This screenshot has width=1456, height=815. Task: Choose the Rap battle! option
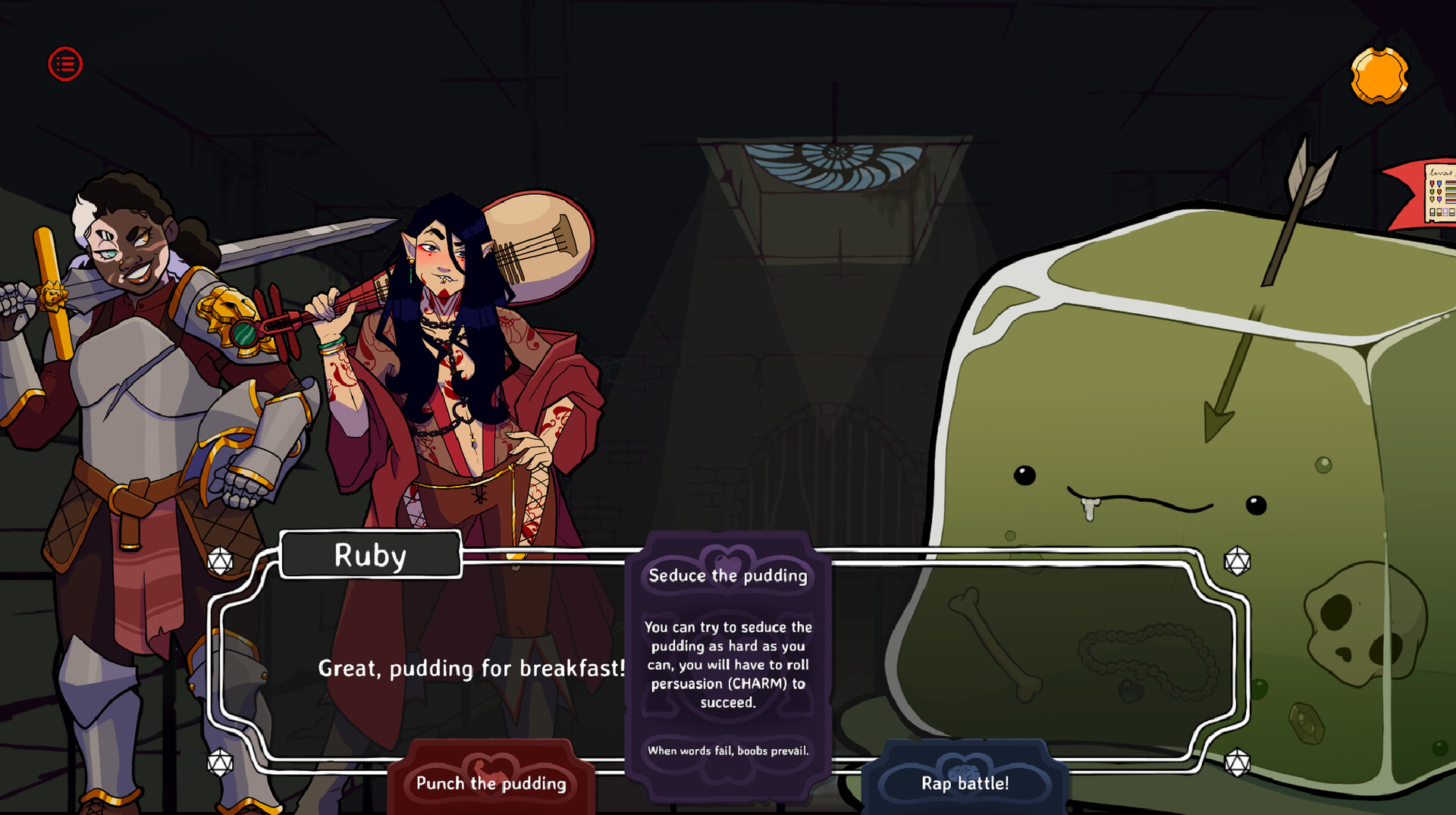[964, 784]
